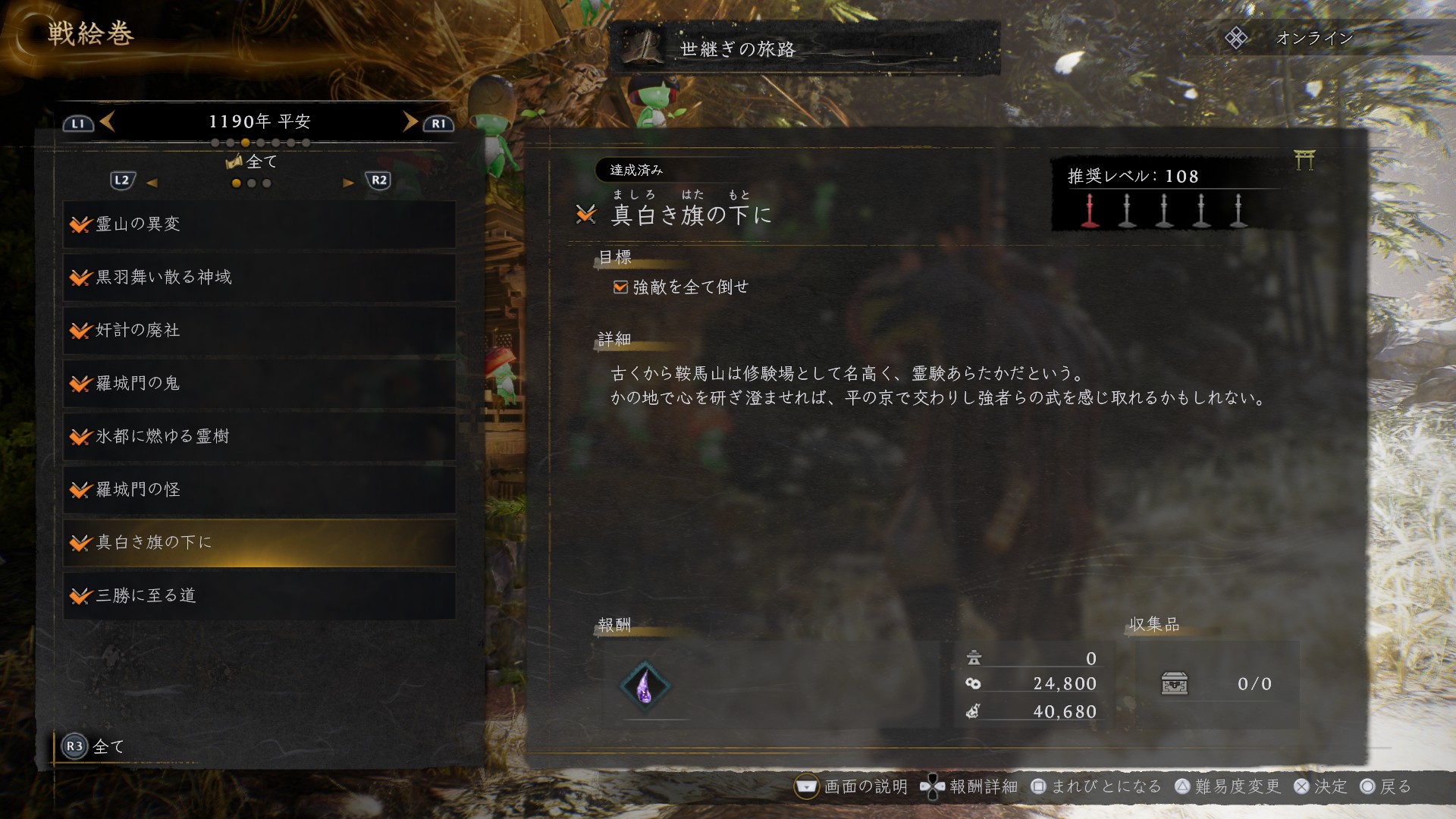Go back with 戻る
This screenshot has height=819, width=1456.
pyautogui.click(x=1386, y=787)
